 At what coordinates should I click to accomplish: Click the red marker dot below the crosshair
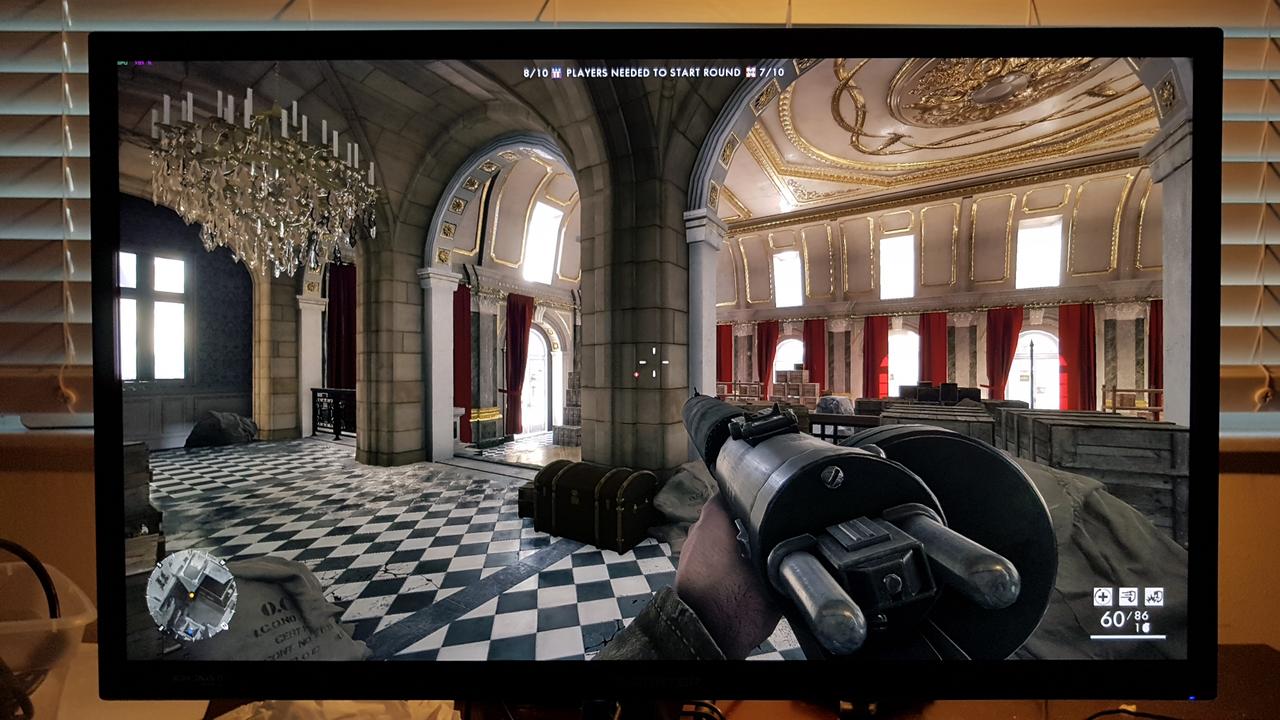[x=636, y=374]
